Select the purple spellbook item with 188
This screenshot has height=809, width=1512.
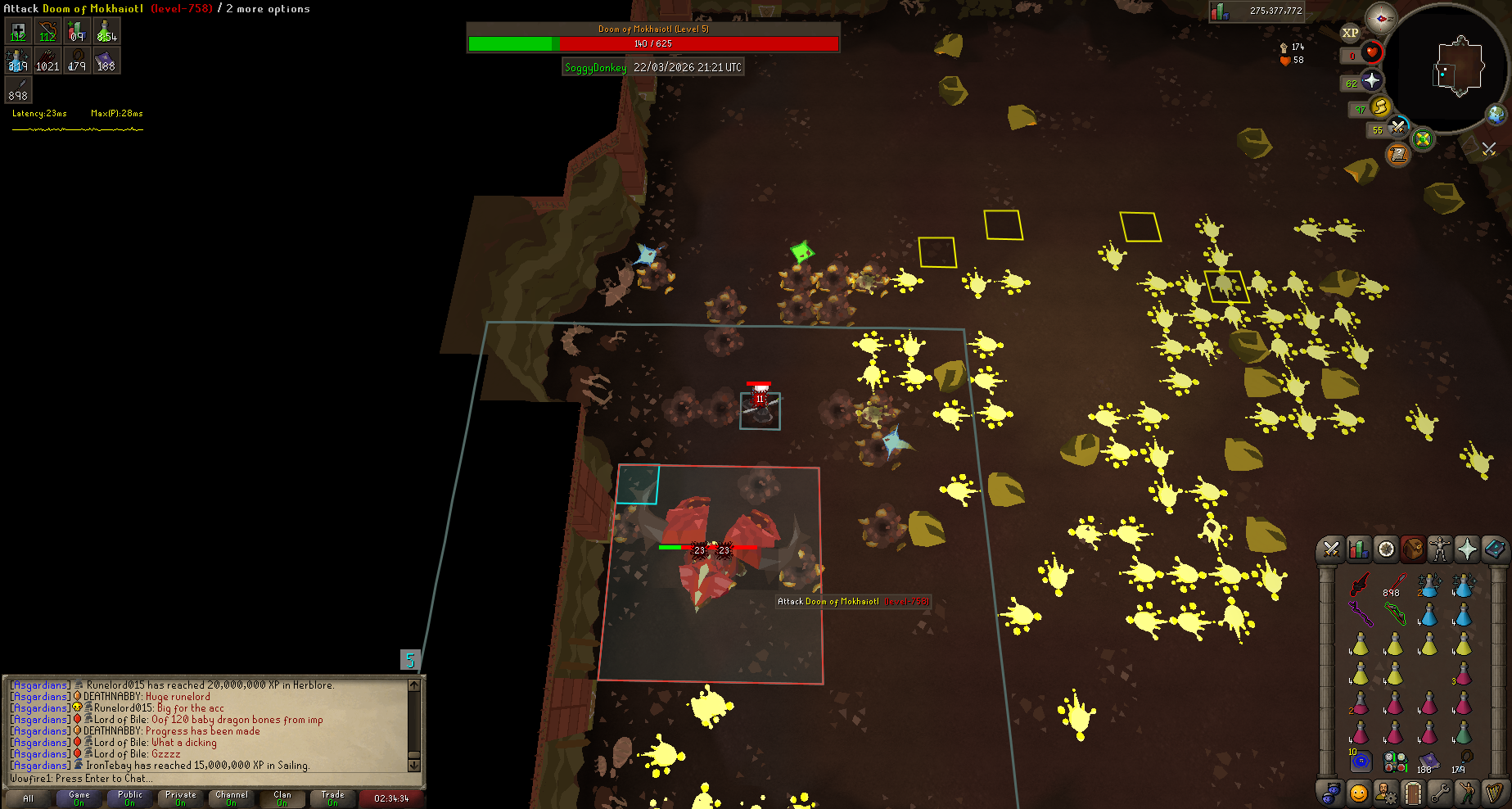click(x=1429, y=762)
